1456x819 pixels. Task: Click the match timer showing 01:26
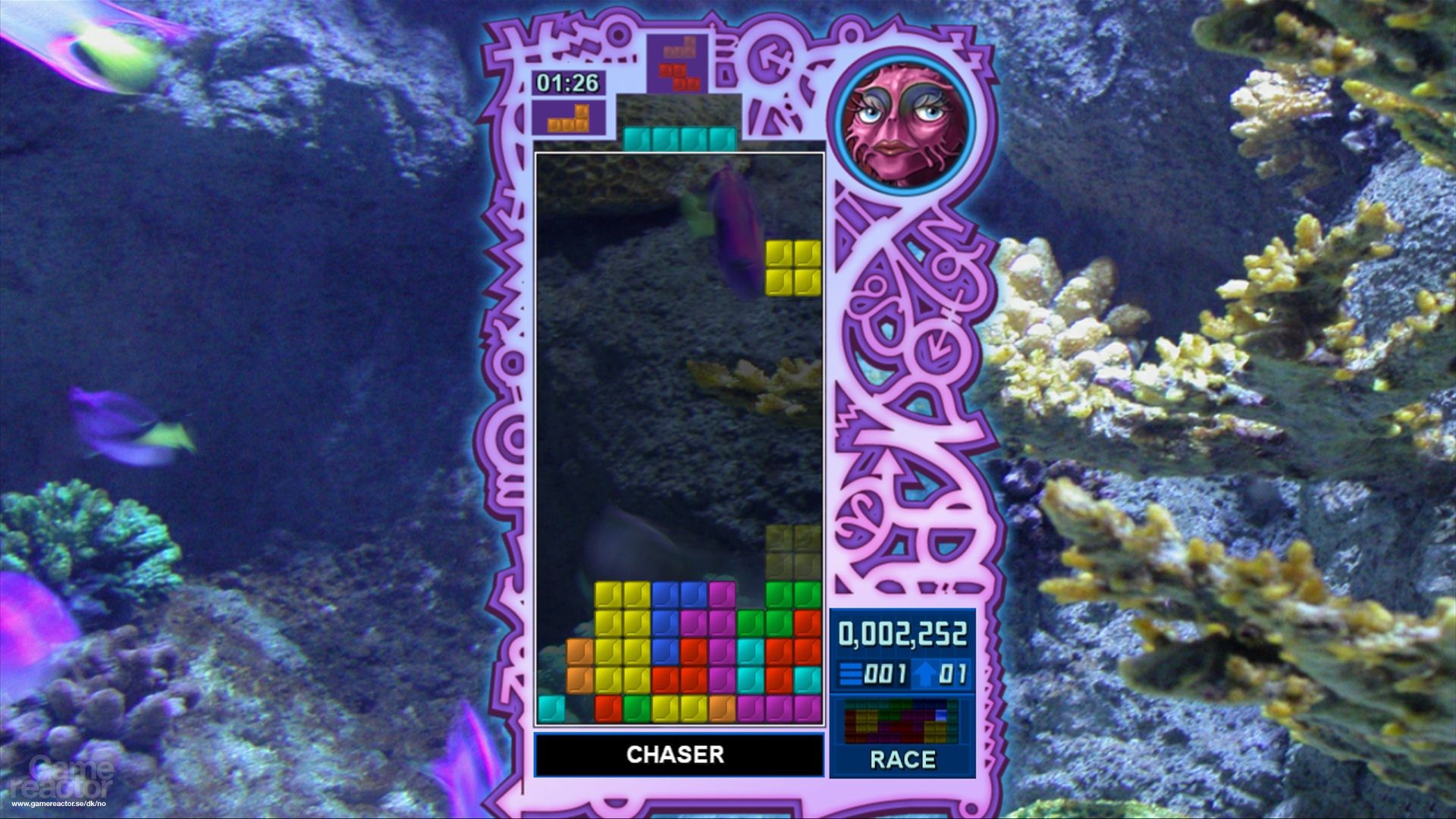(x=567, y=83)
